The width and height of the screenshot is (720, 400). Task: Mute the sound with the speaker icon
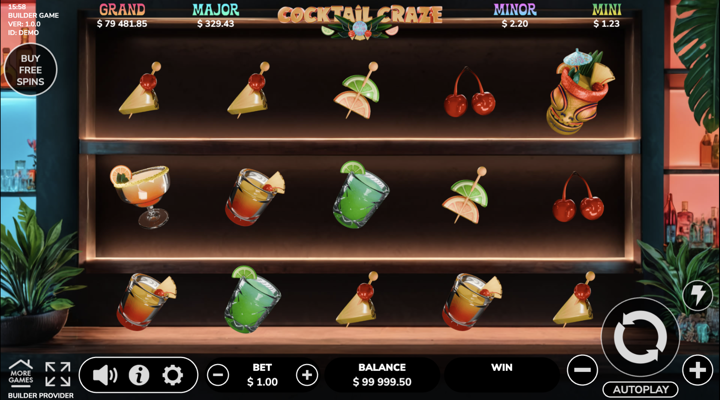pos(104,375)
